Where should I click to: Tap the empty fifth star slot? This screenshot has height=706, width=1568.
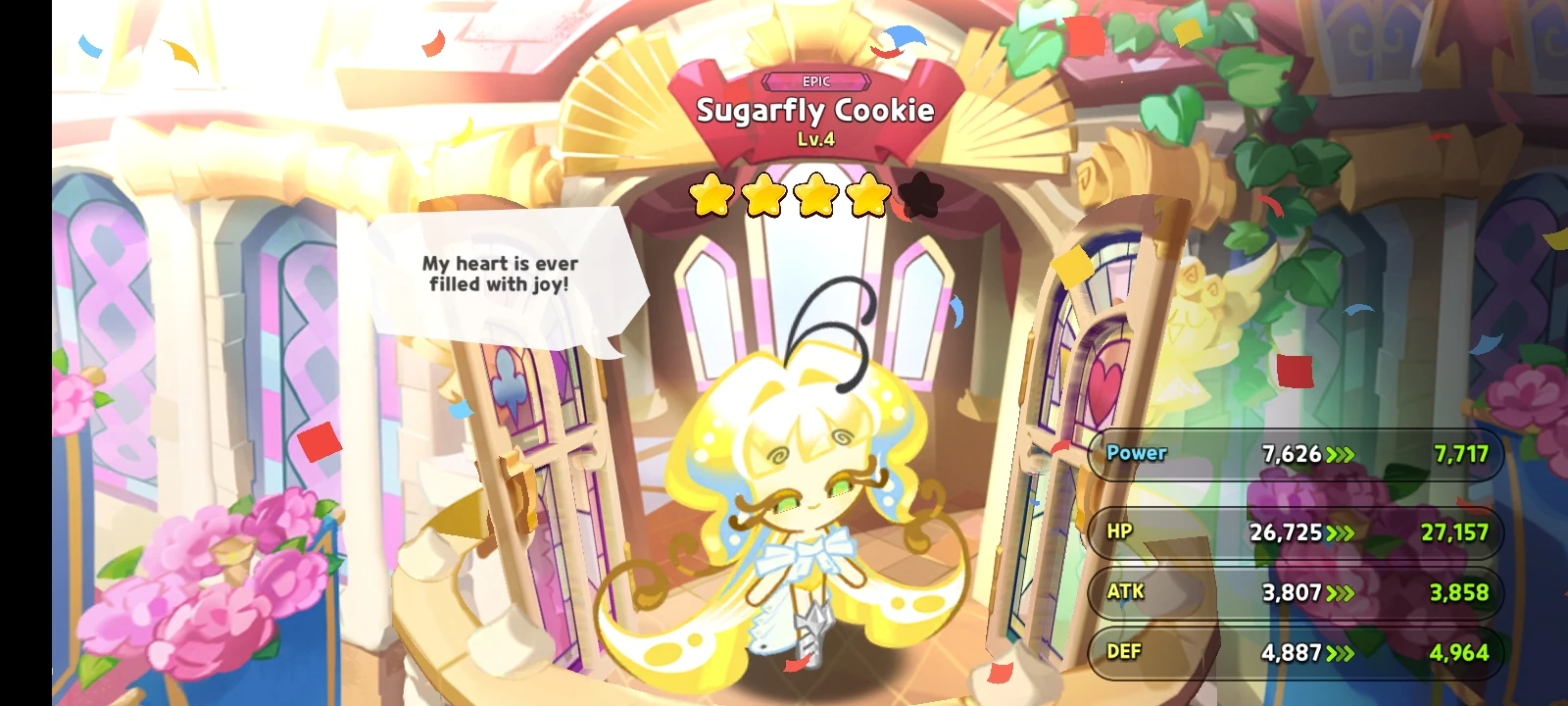tap(918, 193)
